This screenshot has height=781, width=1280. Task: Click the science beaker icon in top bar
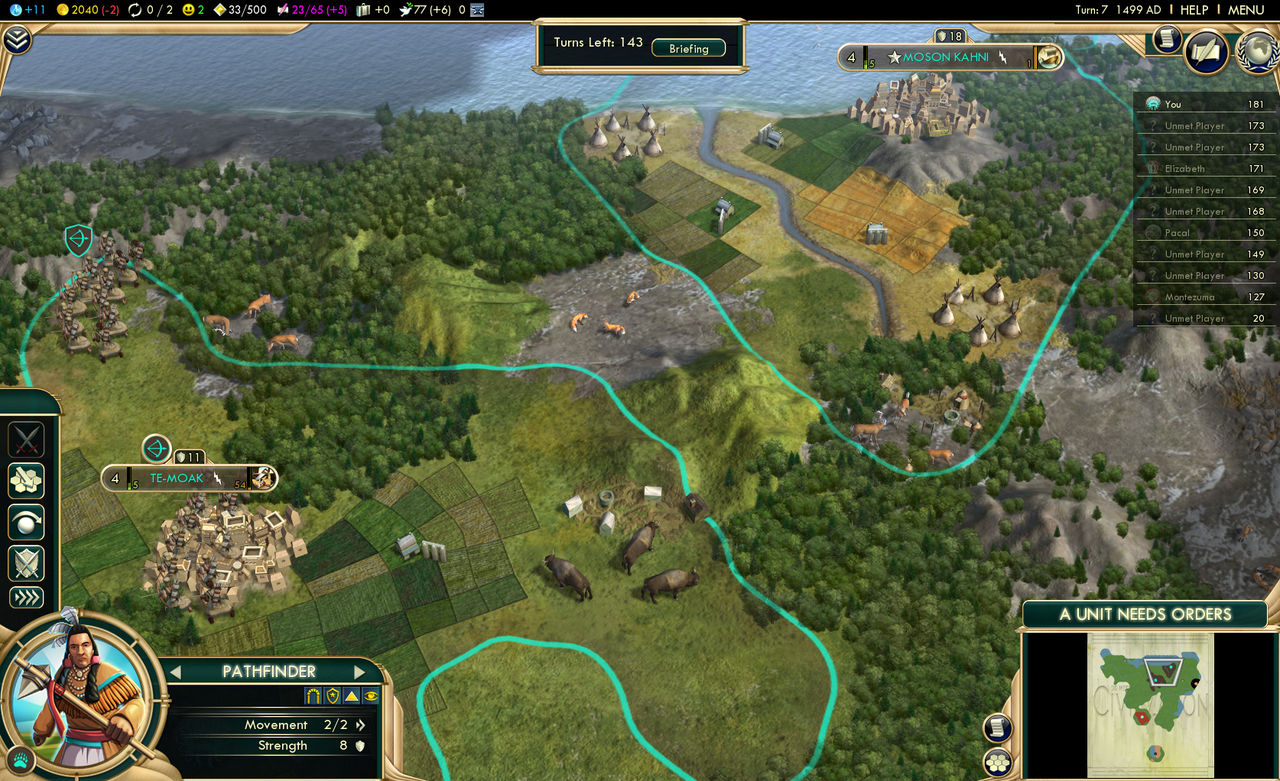14,9
